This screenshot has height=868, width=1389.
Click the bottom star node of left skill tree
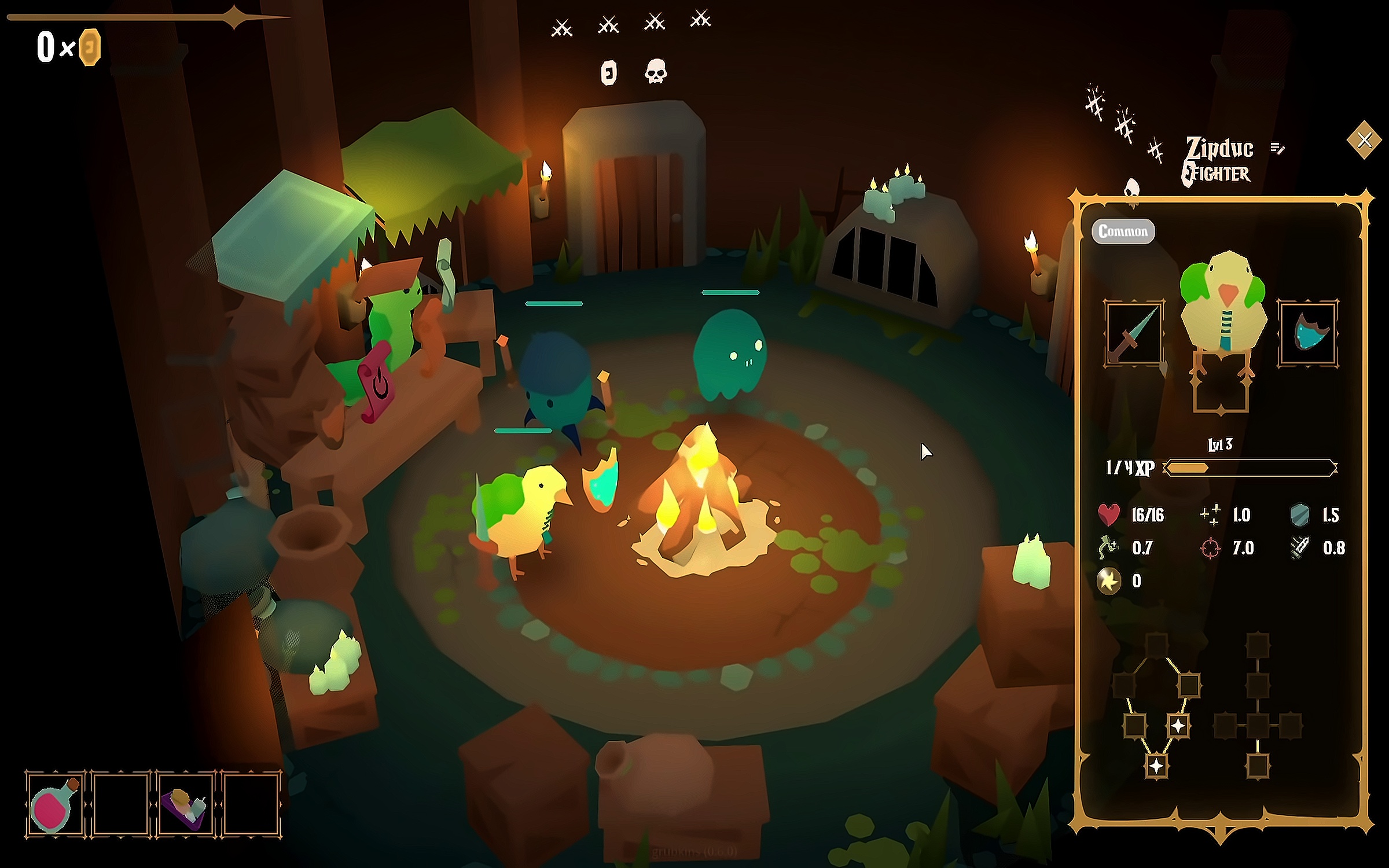[1156, 766]
